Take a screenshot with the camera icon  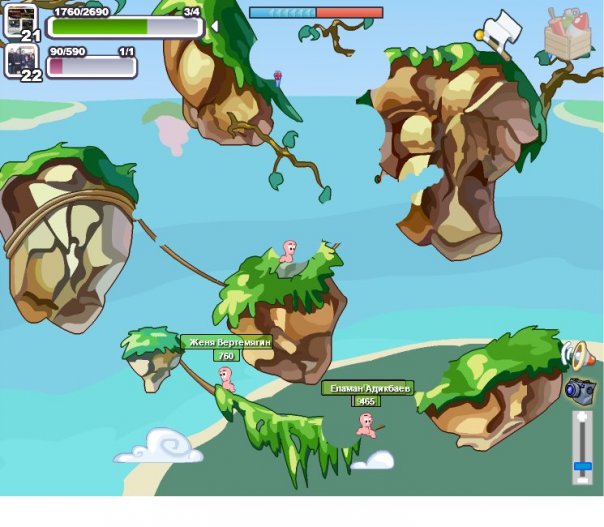579,389
